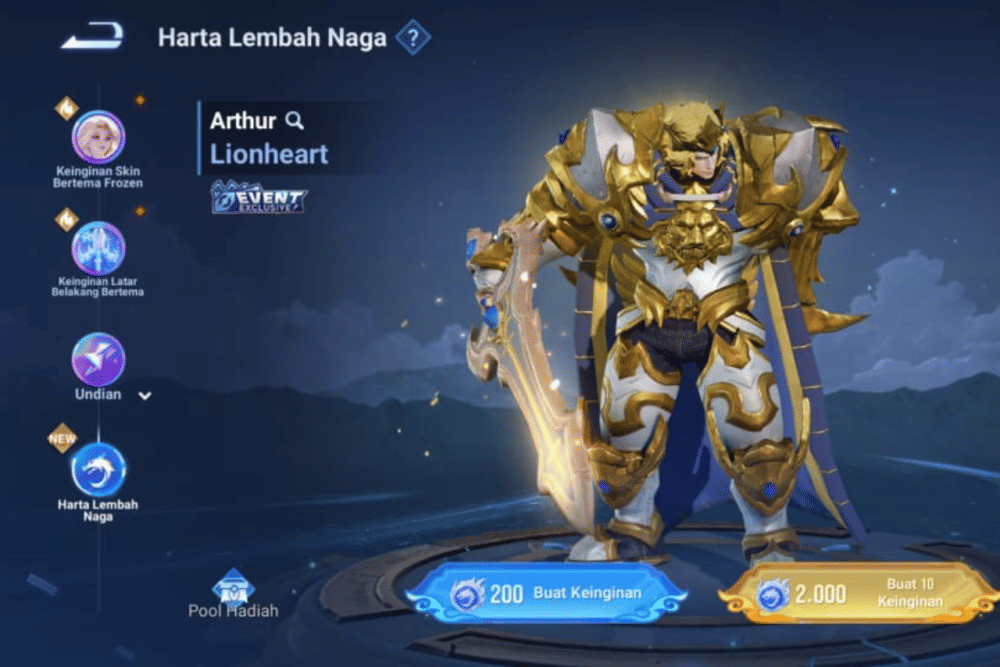
Task: Go back using the top-left back arrow
Action: click(92, 37)
